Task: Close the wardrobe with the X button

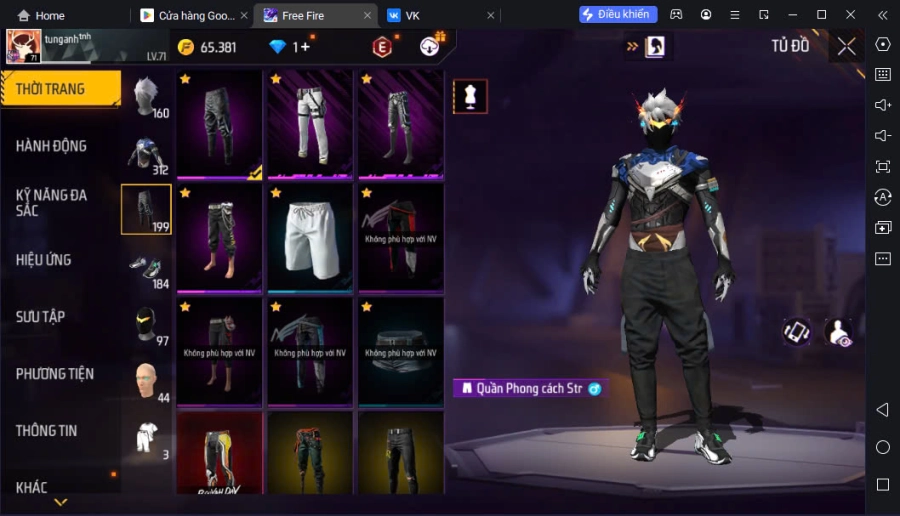Action: coord(847,46)
